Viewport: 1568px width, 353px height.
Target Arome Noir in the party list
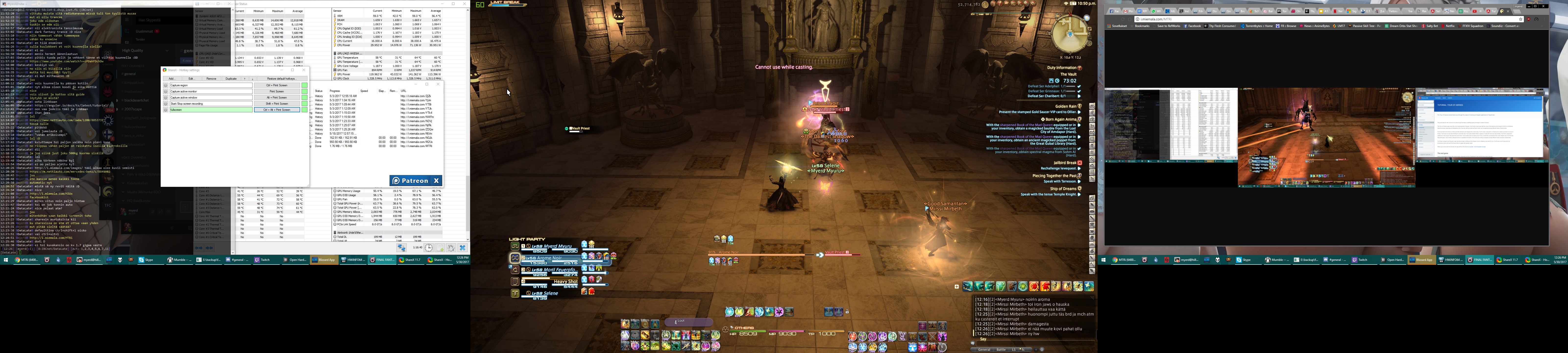point(549,259)
